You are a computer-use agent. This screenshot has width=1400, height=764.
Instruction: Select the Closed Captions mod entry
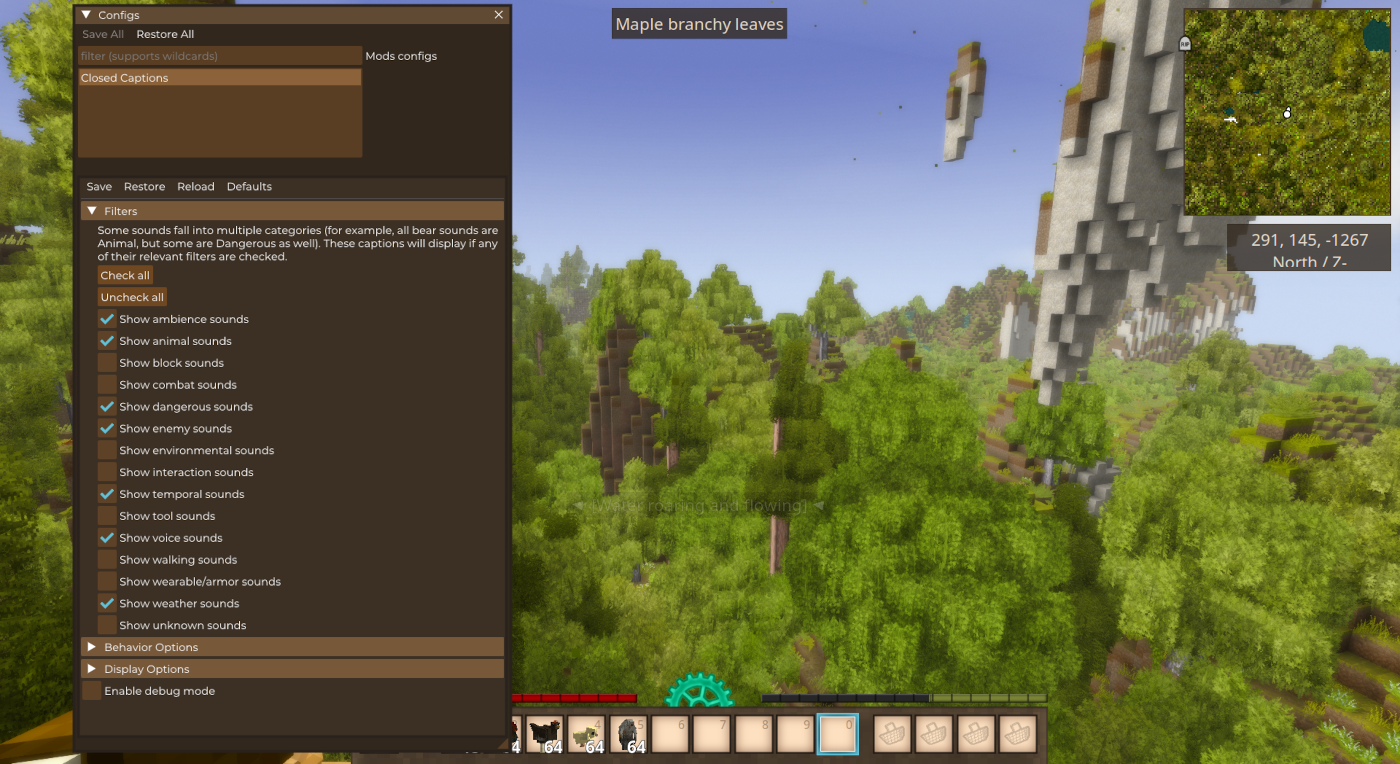click(x=220, y=78)
